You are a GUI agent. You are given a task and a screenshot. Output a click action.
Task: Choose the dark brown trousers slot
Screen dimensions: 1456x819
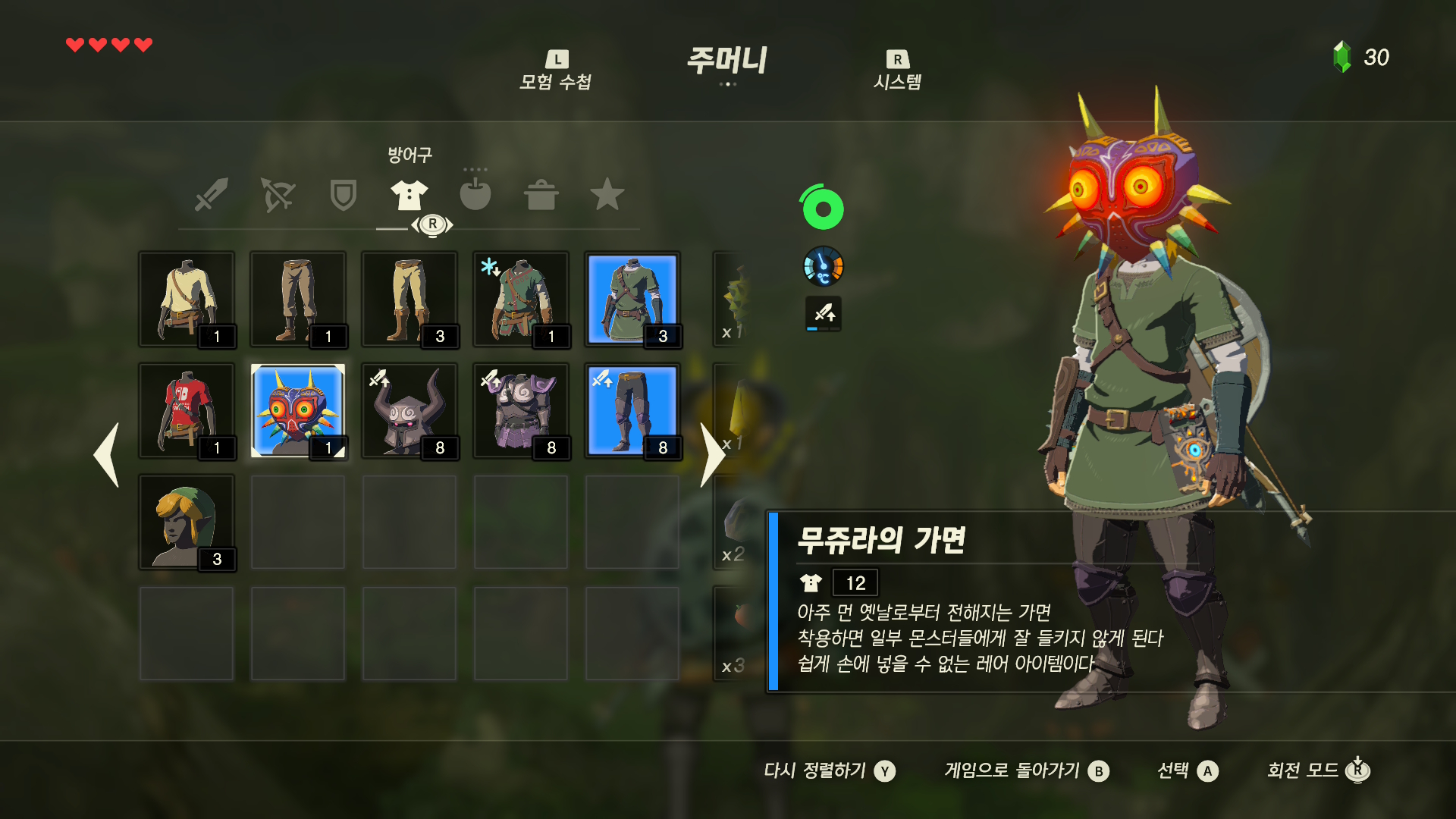pos(298,300)
